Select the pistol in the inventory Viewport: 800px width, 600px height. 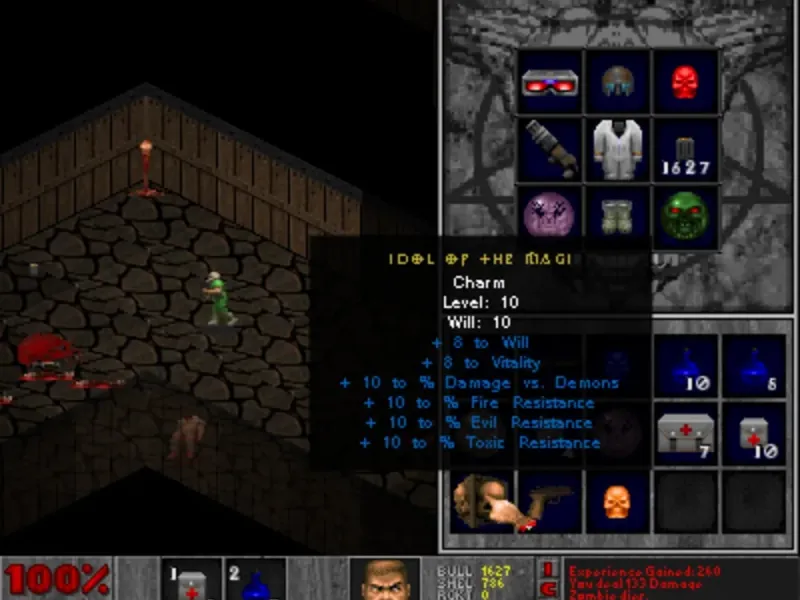click(x=549, y=501)
